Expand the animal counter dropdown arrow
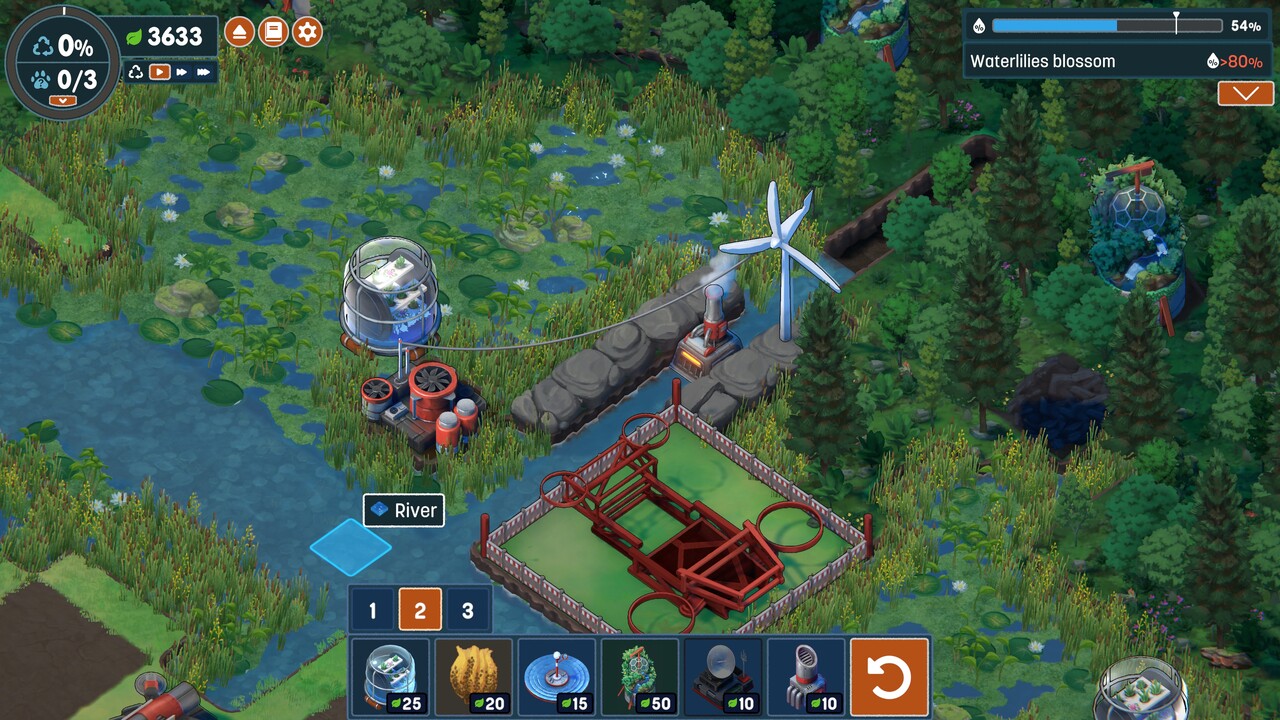 (x=62, y=101)
